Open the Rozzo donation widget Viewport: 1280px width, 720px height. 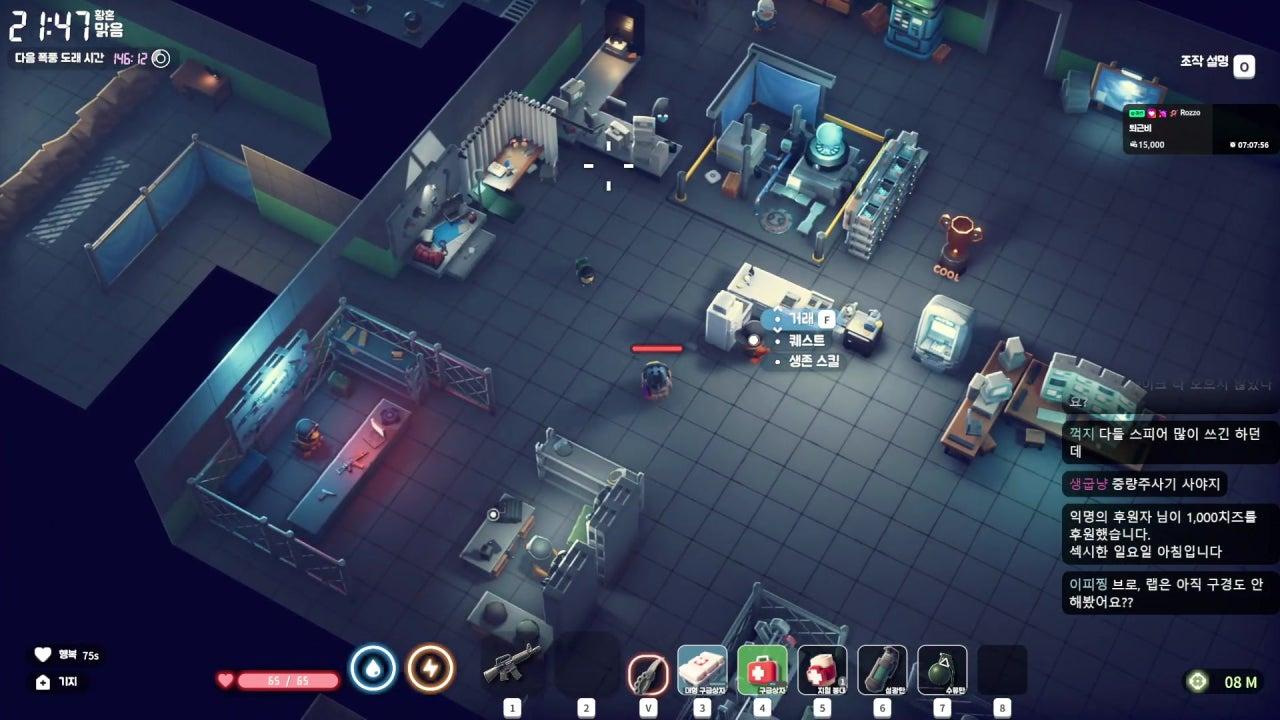[1199, 129]
